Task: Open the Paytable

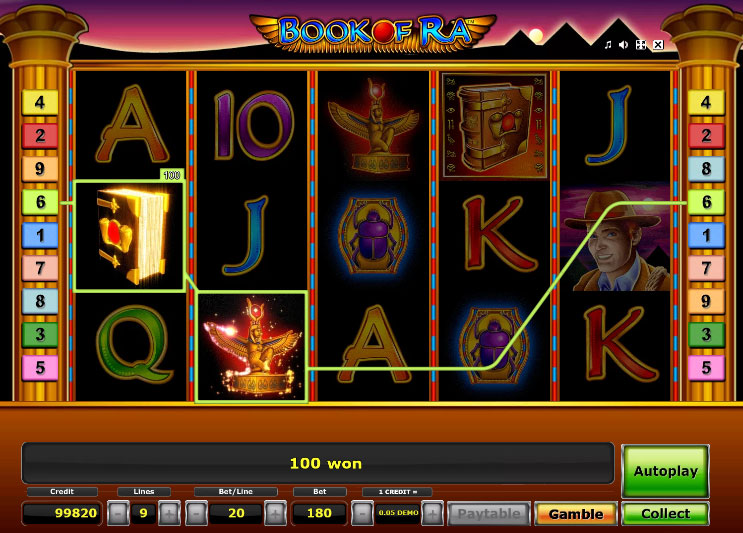Action: tap(489, 514)
